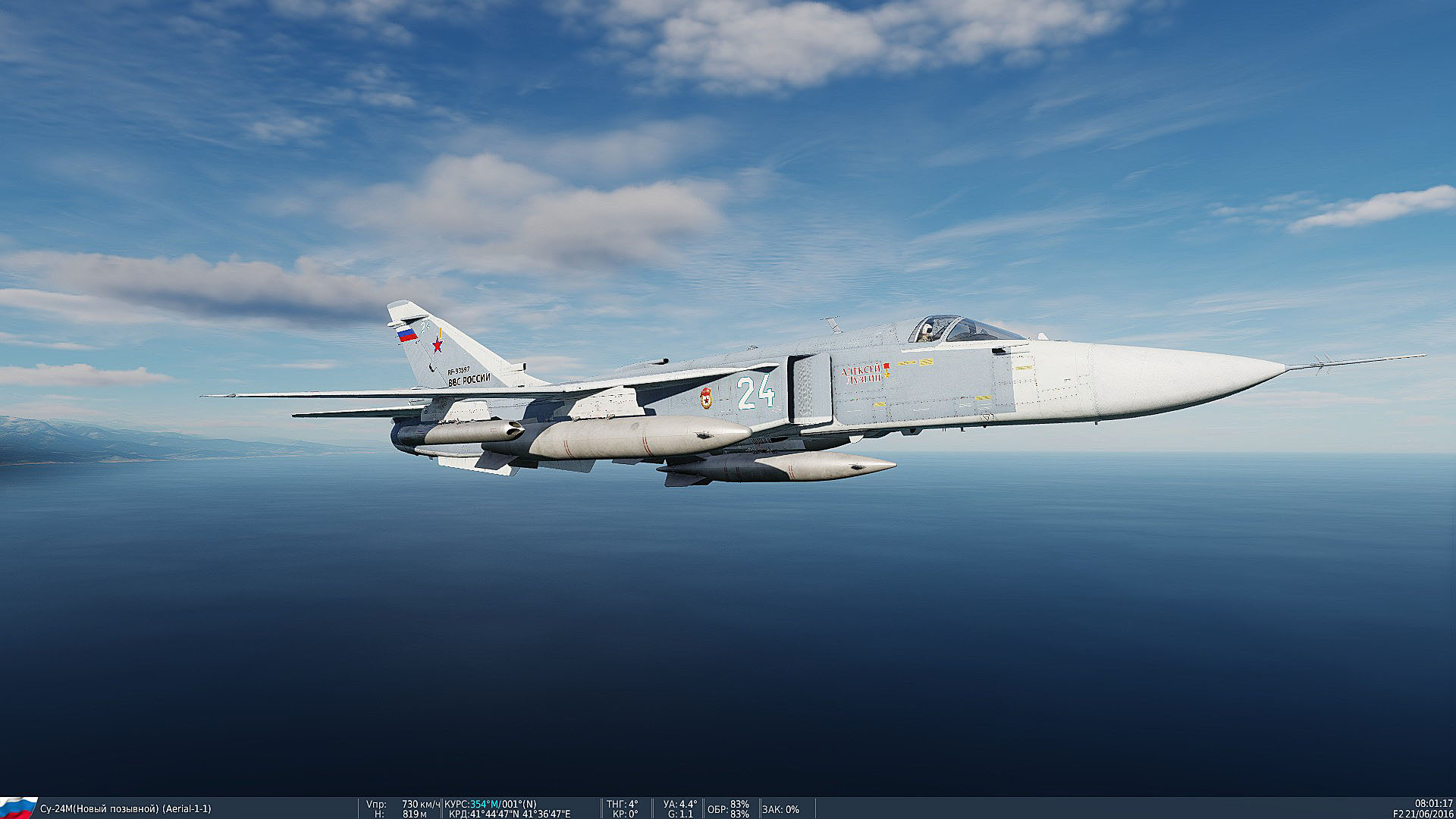Click the guards badge emblem near the number 24
Image resolution: width=1456 pixels, height=819 pixels.
tap(706, 398)
